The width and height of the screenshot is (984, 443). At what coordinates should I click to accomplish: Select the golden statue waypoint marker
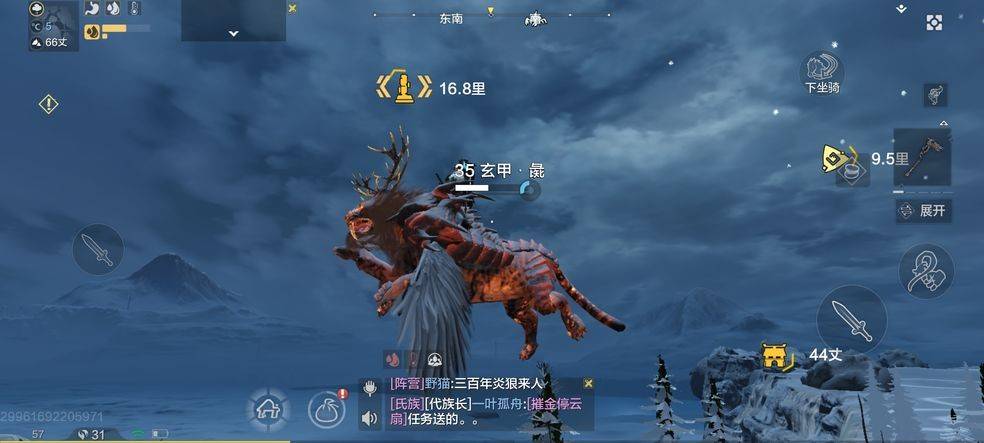(x=403, y=87)
